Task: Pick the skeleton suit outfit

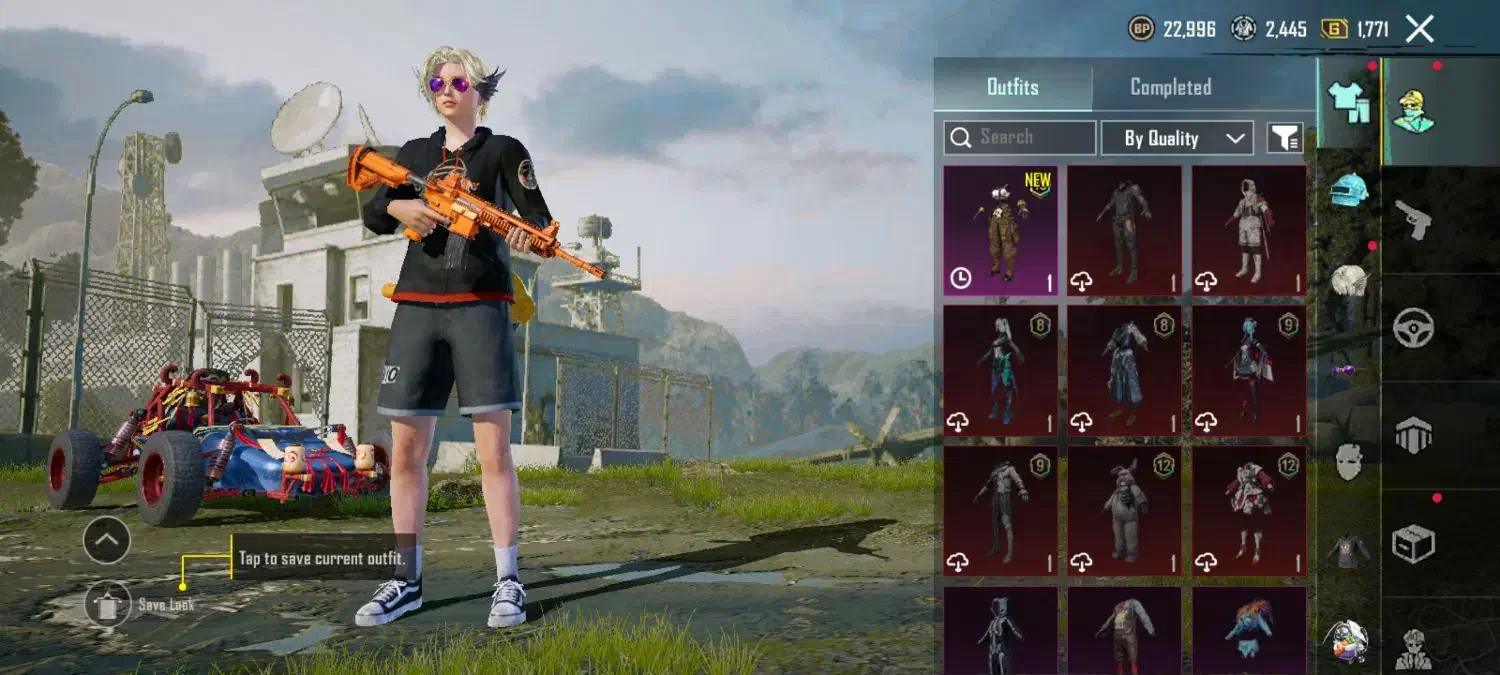Action: (x=1000, y=630)
